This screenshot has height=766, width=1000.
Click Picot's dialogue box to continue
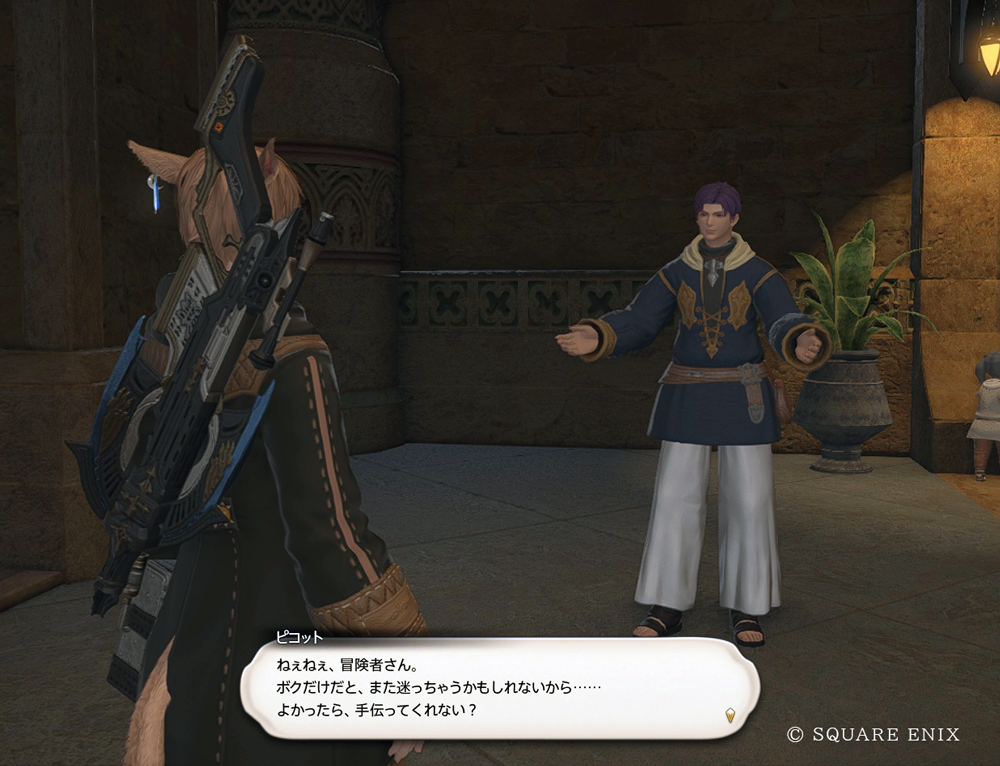point(500,688)
